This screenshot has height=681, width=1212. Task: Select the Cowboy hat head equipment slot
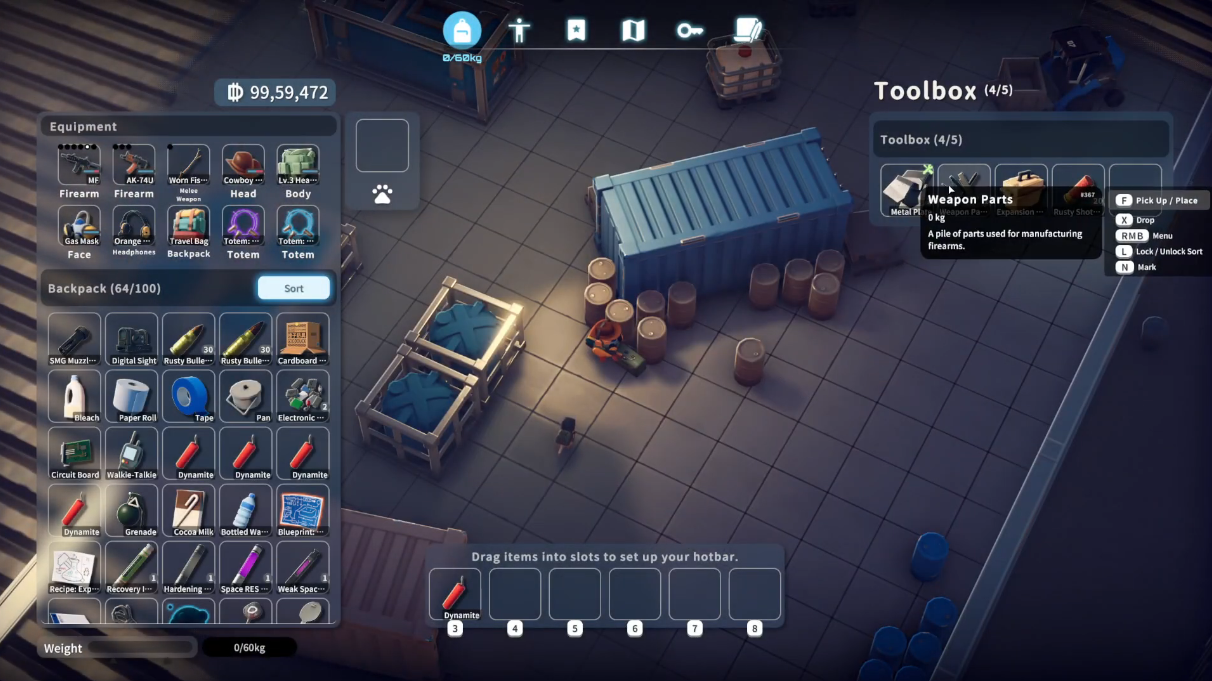tap(243, 167)
